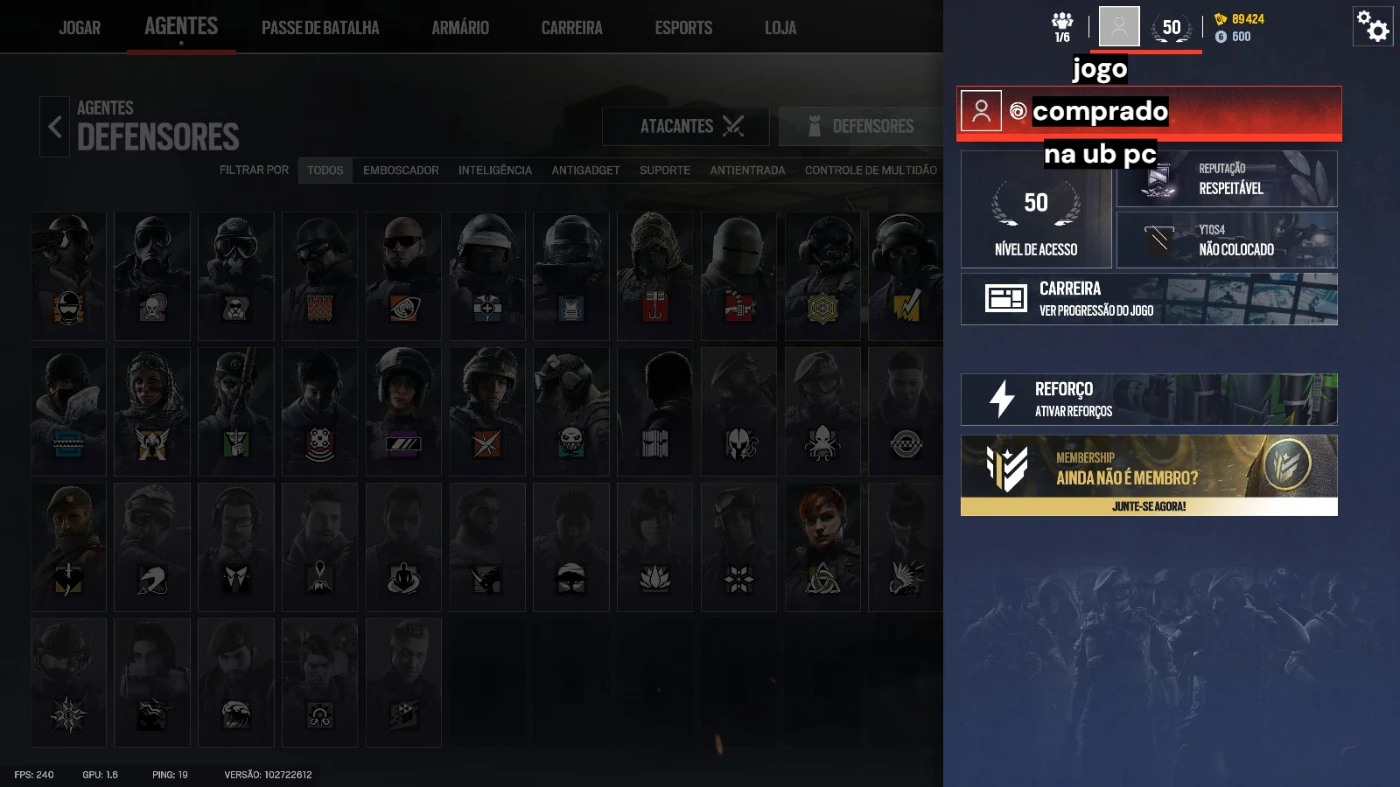The height and width of the screenshot is (787, 1400).
Task: View the Reputação Respeitável panel
Action: point(1226,179)
